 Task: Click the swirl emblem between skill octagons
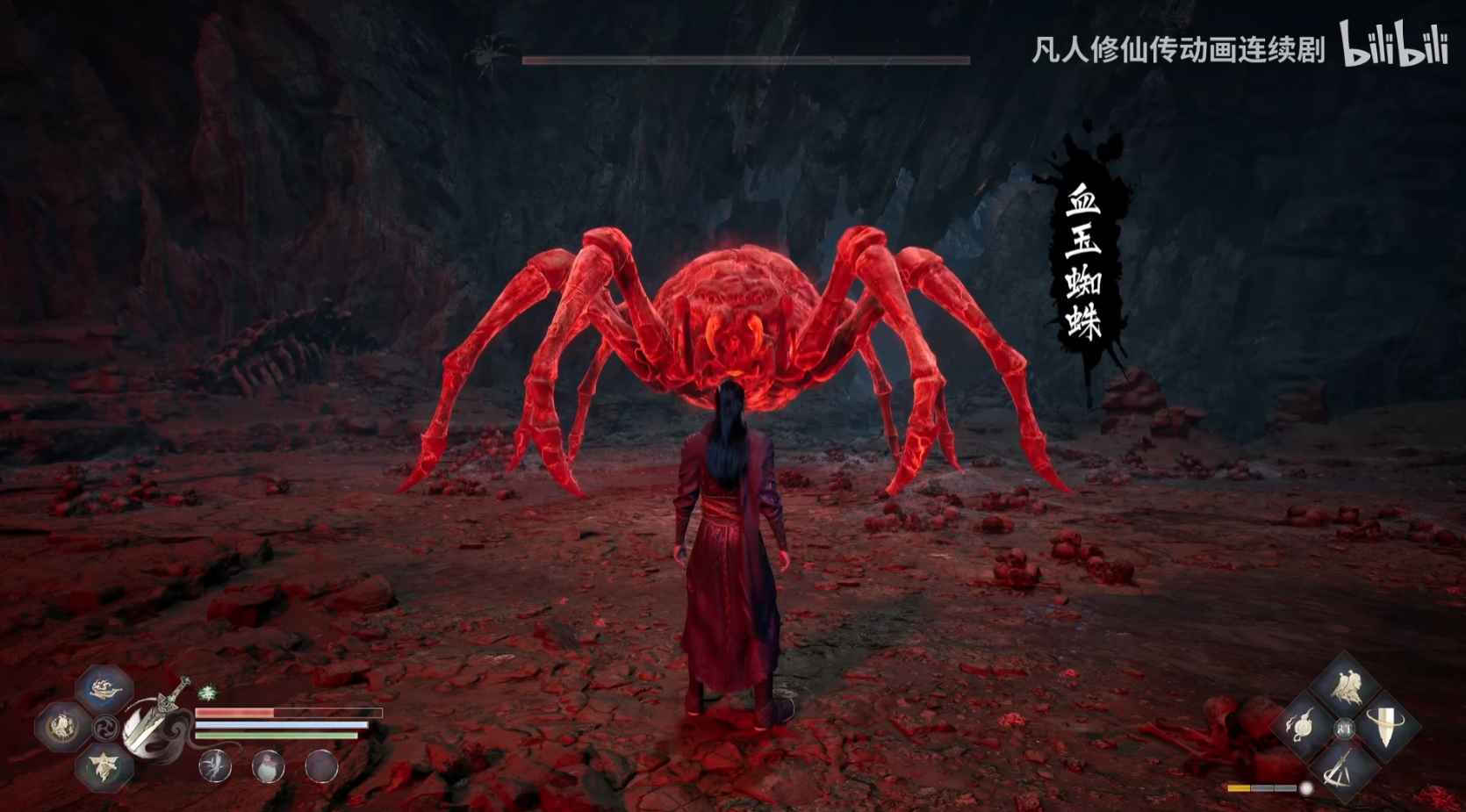tap(105, 728)
